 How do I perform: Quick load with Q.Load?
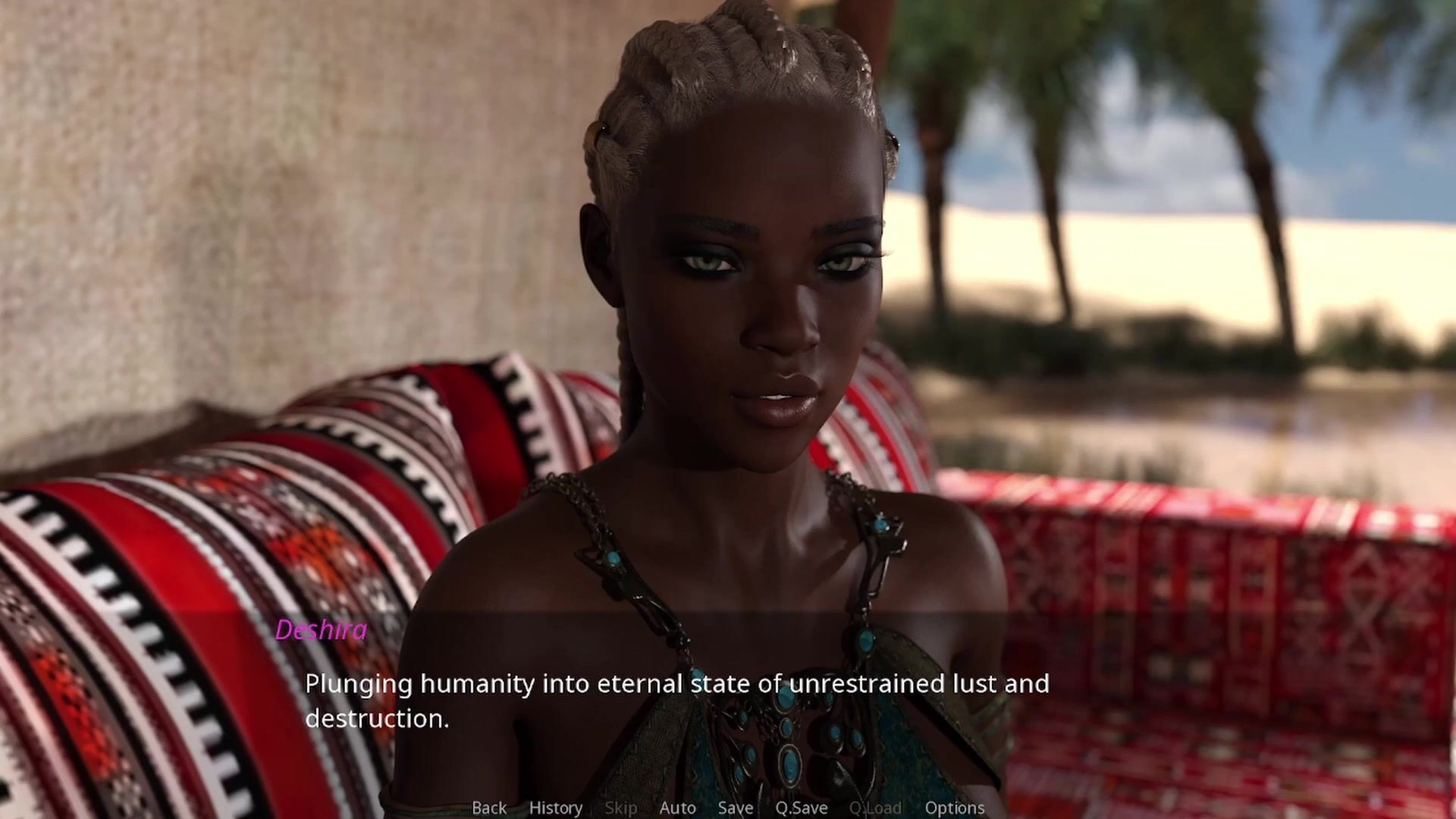tap(875, 808)
